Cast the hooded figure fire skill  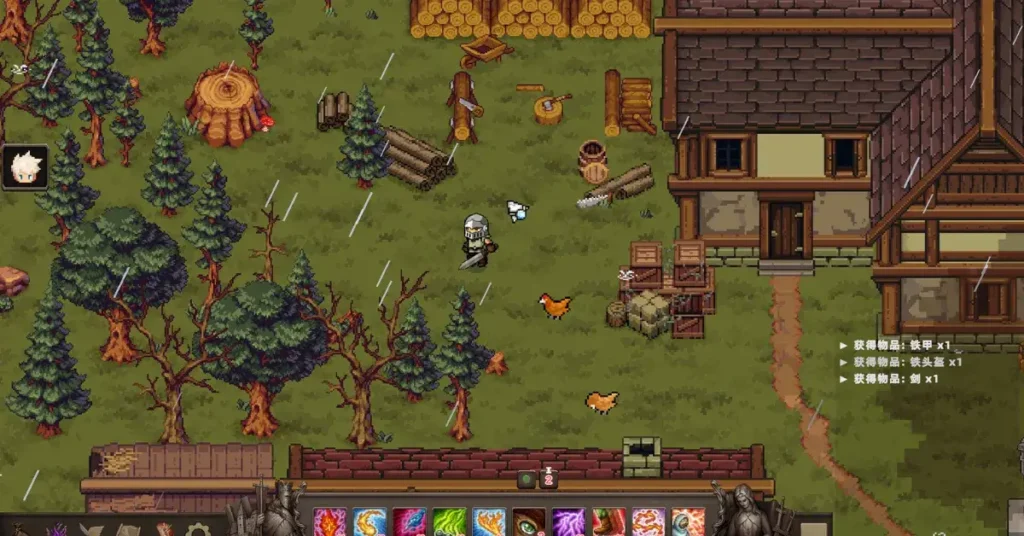(x=688, y=522)
